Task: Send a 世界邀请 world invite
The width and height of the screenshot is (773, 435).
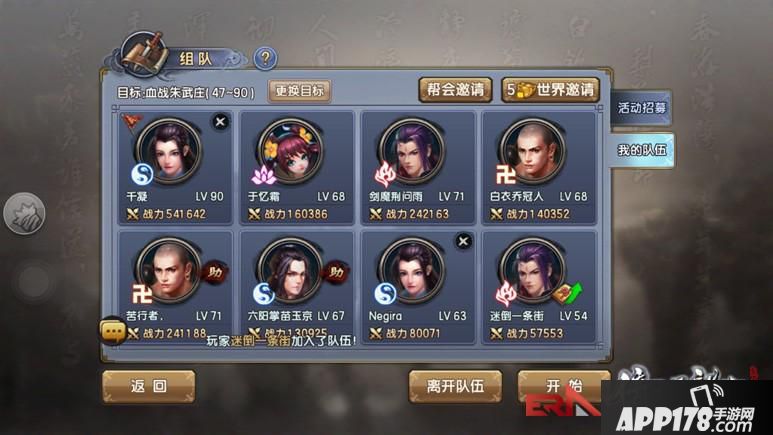Action: point(551,90)
